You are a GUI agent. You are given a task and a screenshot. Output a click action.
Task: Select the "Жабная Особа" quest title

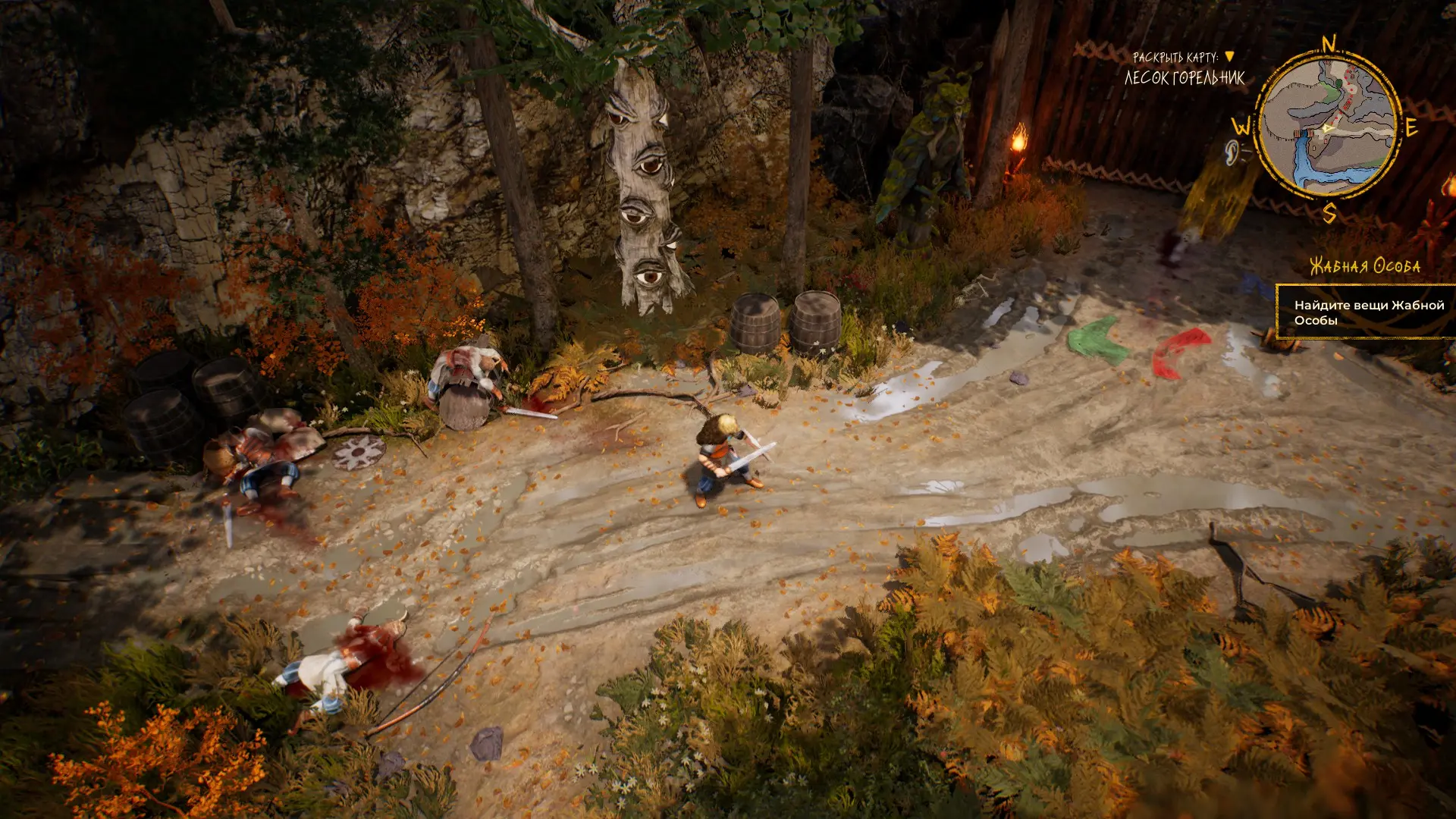1365,266
